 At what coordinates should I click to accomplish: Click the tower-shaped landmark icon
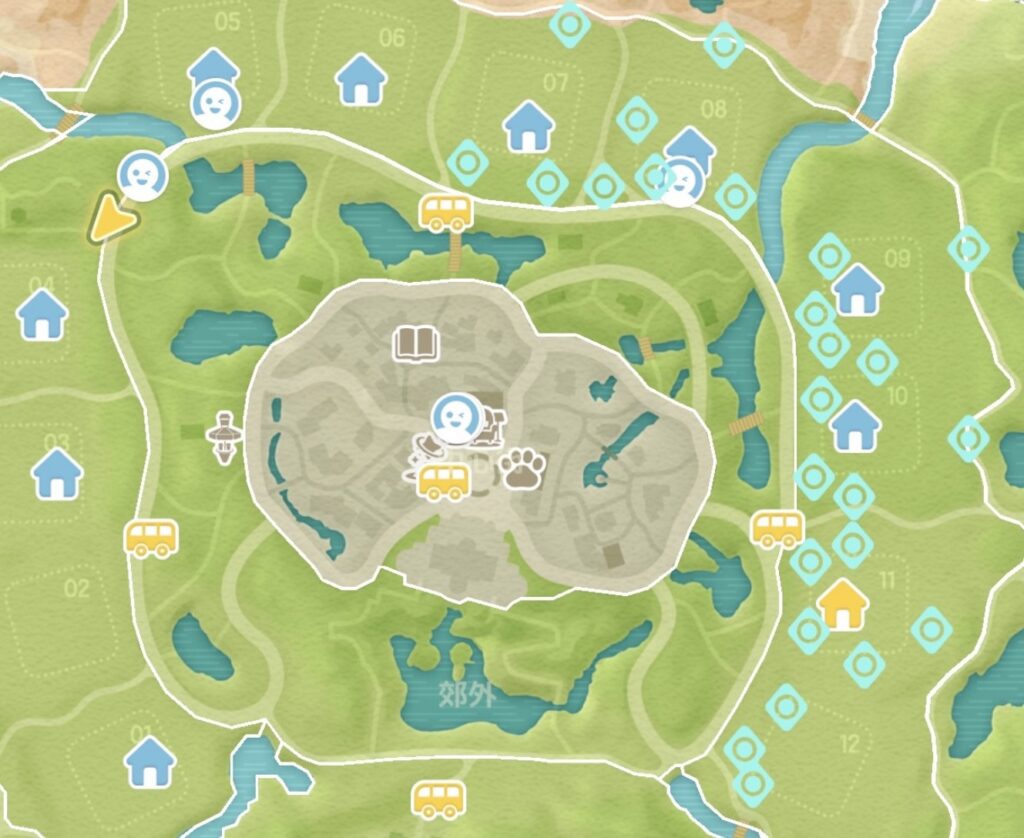point(224,438)
